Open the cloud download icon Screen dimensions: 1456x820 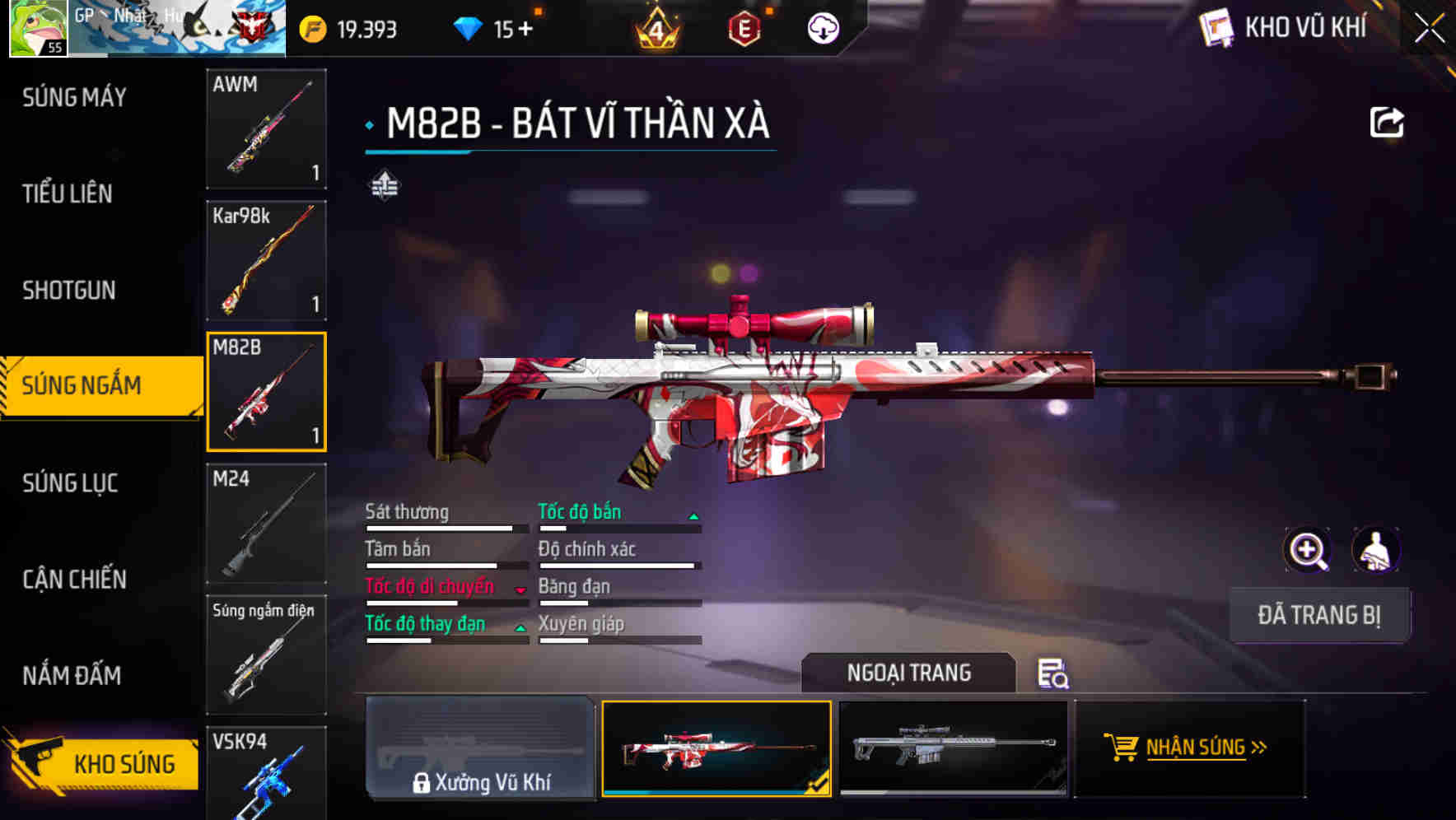(821, 27)
